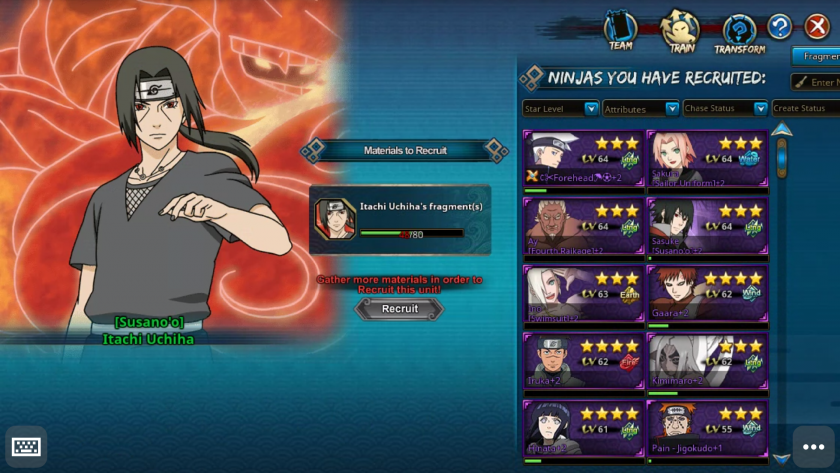This screenshot has height=473, width=840.
Task: Close the ninja recruitment screen
Action: click(x=817, y=27)
